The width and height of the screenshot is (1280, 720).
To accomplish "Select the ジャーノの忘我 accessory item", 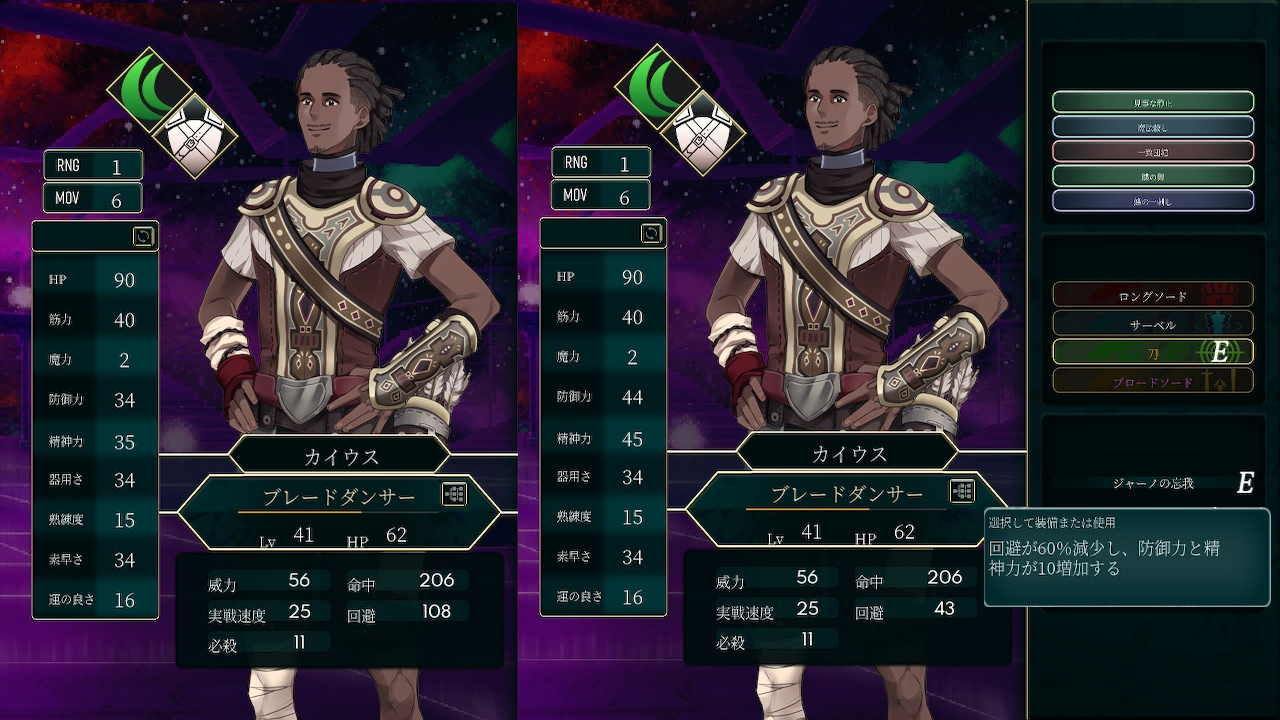I will pos(1152,483).
